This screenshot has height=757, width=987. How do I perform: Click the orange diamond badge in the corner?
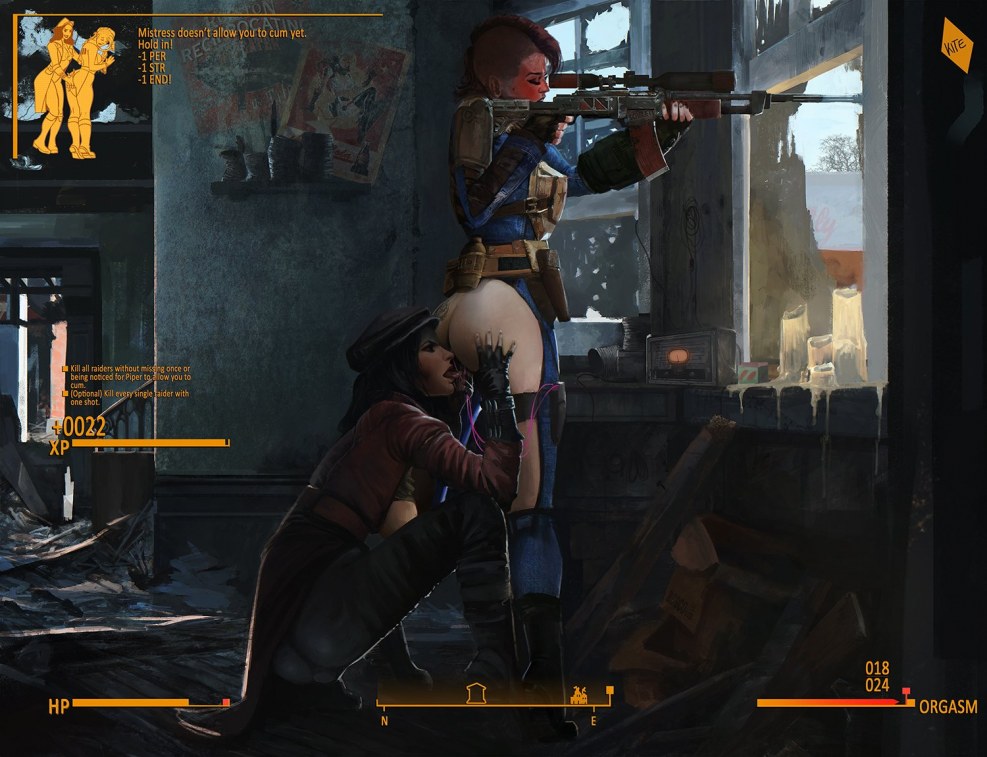956,44
